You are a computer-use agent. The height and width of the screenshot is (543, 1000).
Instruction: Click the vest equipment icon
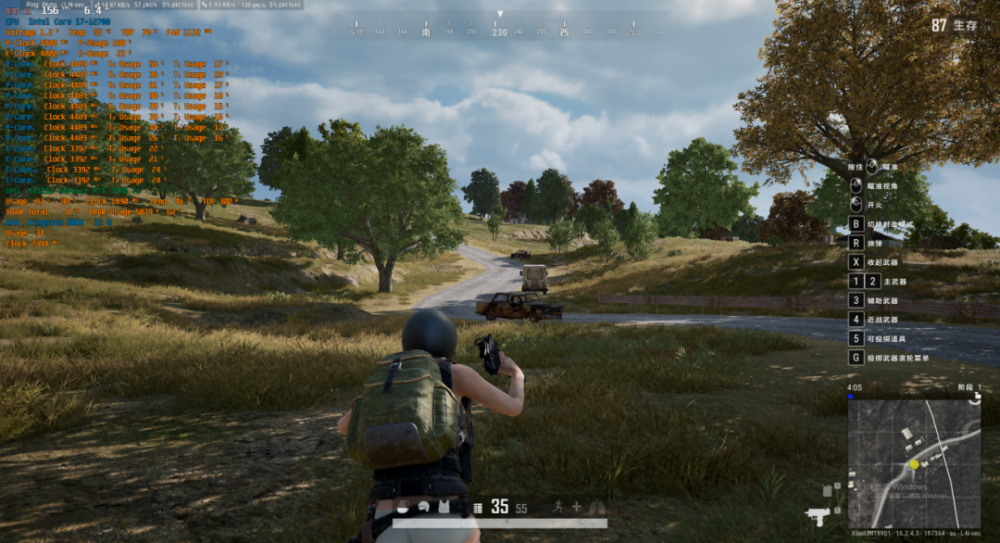(445, 507)
